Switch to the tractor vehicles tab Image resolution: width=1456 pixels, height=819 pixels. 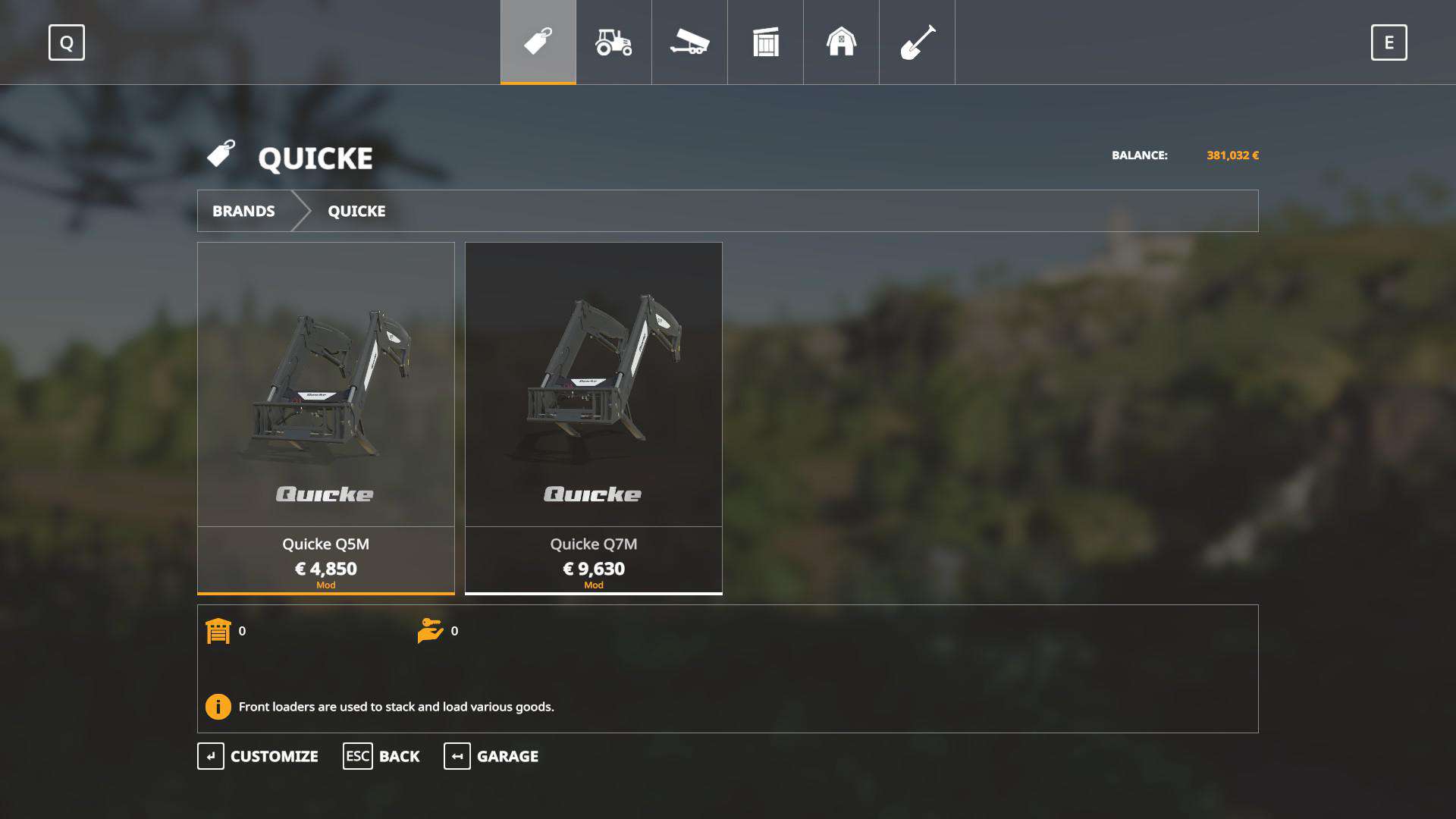click(x=613, y=42)
